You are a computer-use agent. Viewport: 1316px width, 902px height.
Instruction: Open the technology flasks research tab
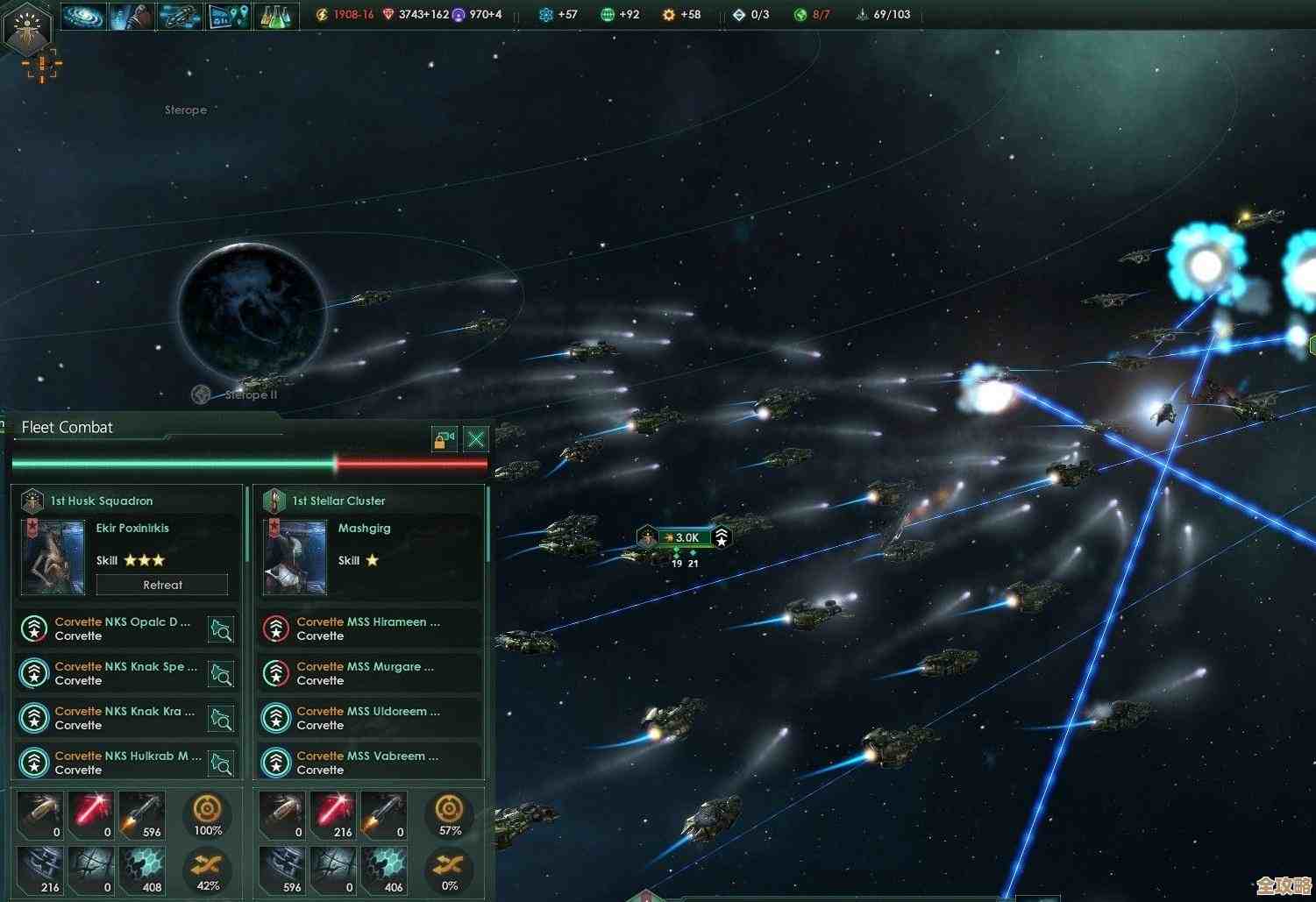point(275,16)
